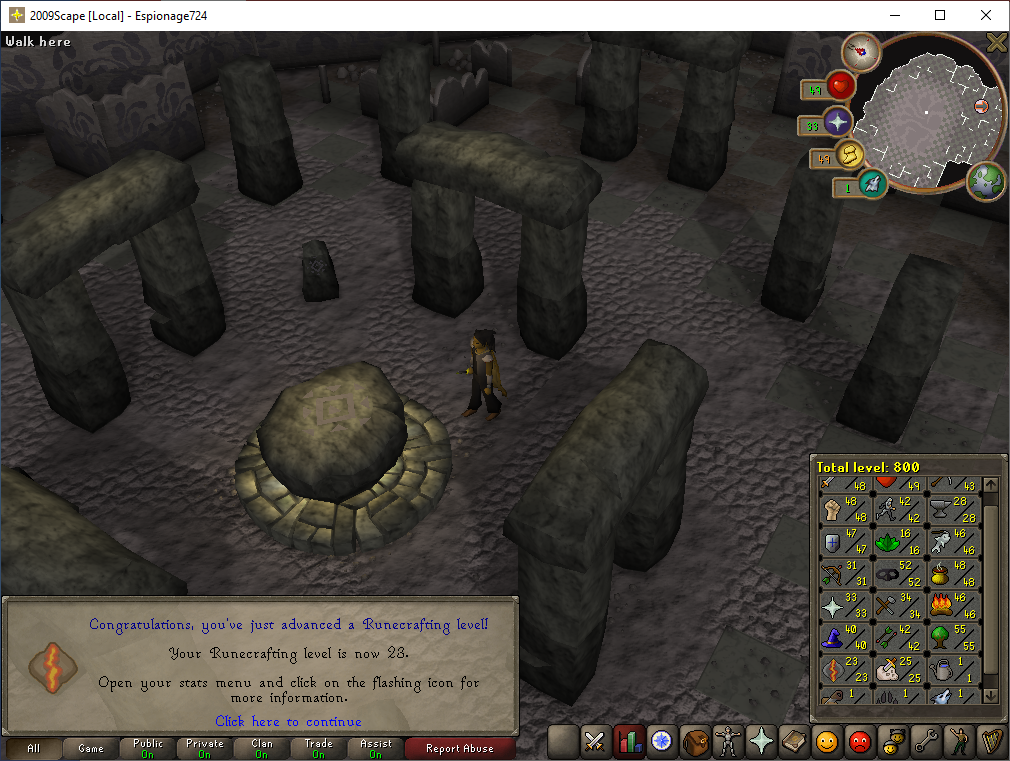Click the Report Abuse button

(461, 748)
